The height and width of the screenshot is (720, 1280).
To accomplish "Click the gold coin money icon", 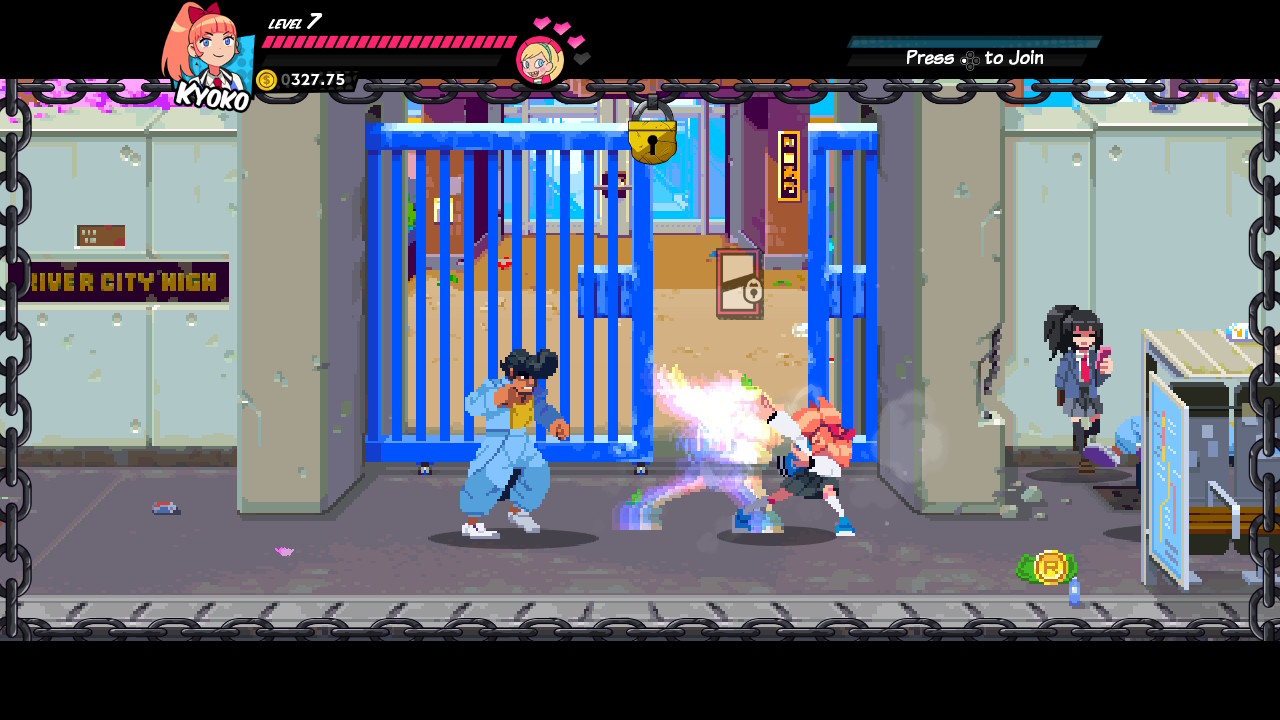I will click(x=267, y=80).
